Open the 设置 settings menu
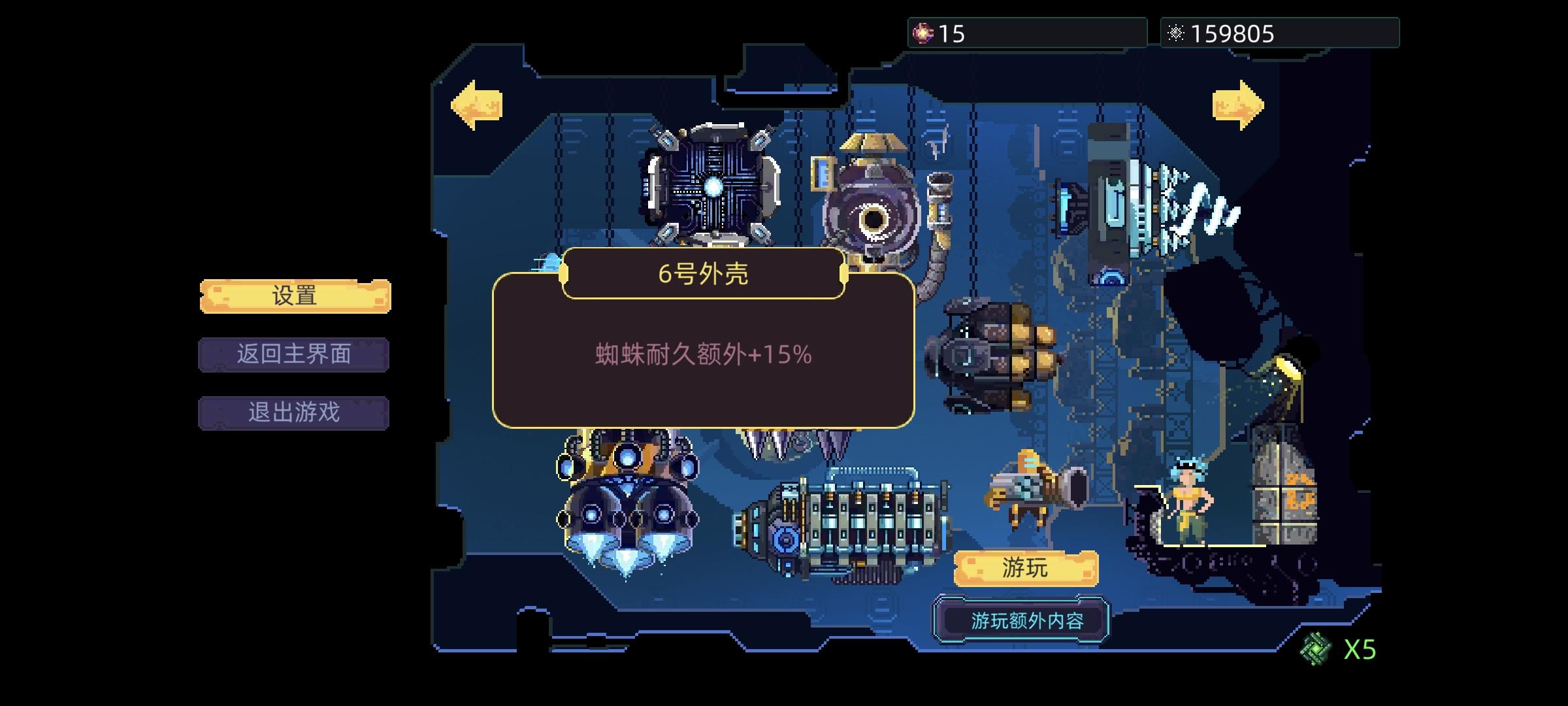The height and width of the screenshot is (706, 1568). tap(294, 295)
